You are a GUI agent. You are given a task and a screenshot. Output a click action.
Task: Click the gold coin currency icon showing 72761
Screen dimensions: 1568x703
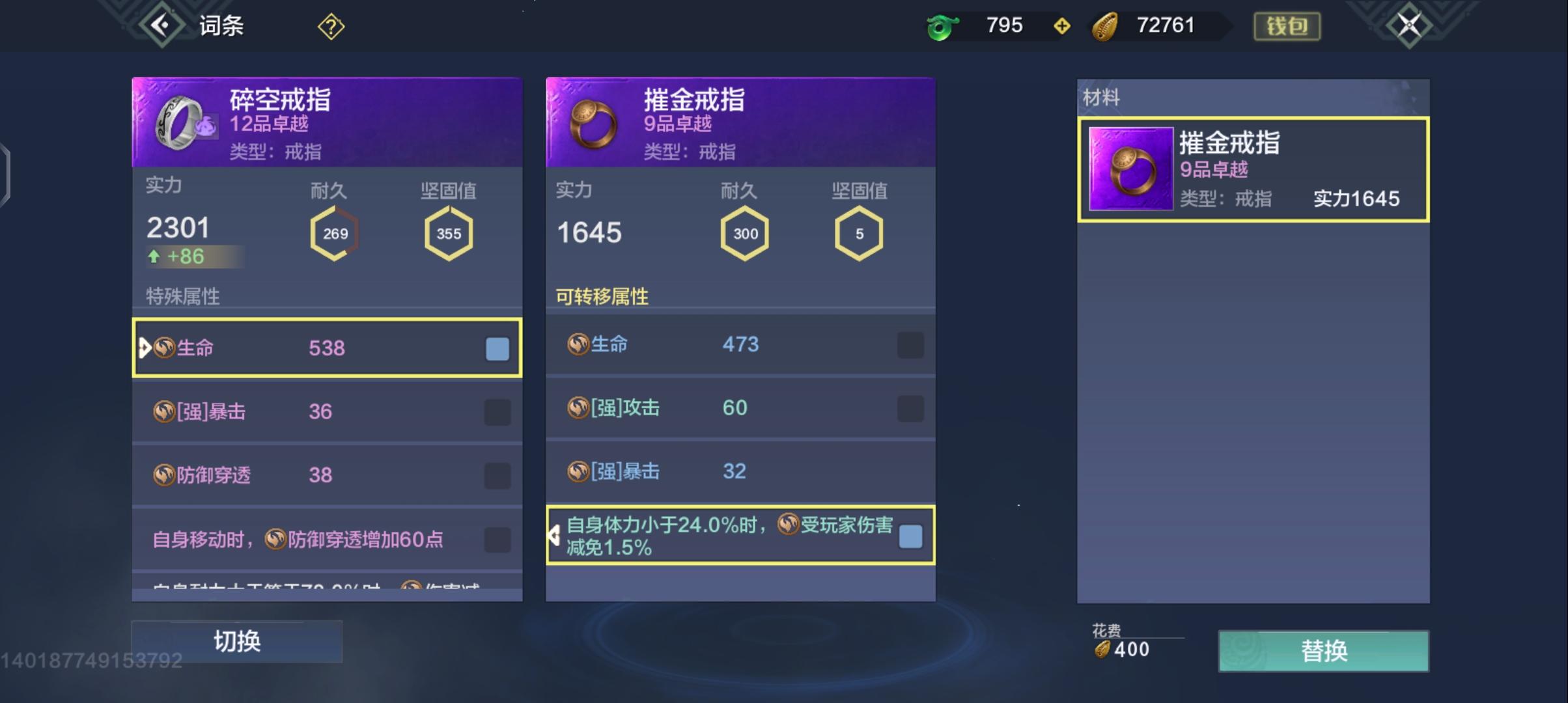pos(1106,25)
